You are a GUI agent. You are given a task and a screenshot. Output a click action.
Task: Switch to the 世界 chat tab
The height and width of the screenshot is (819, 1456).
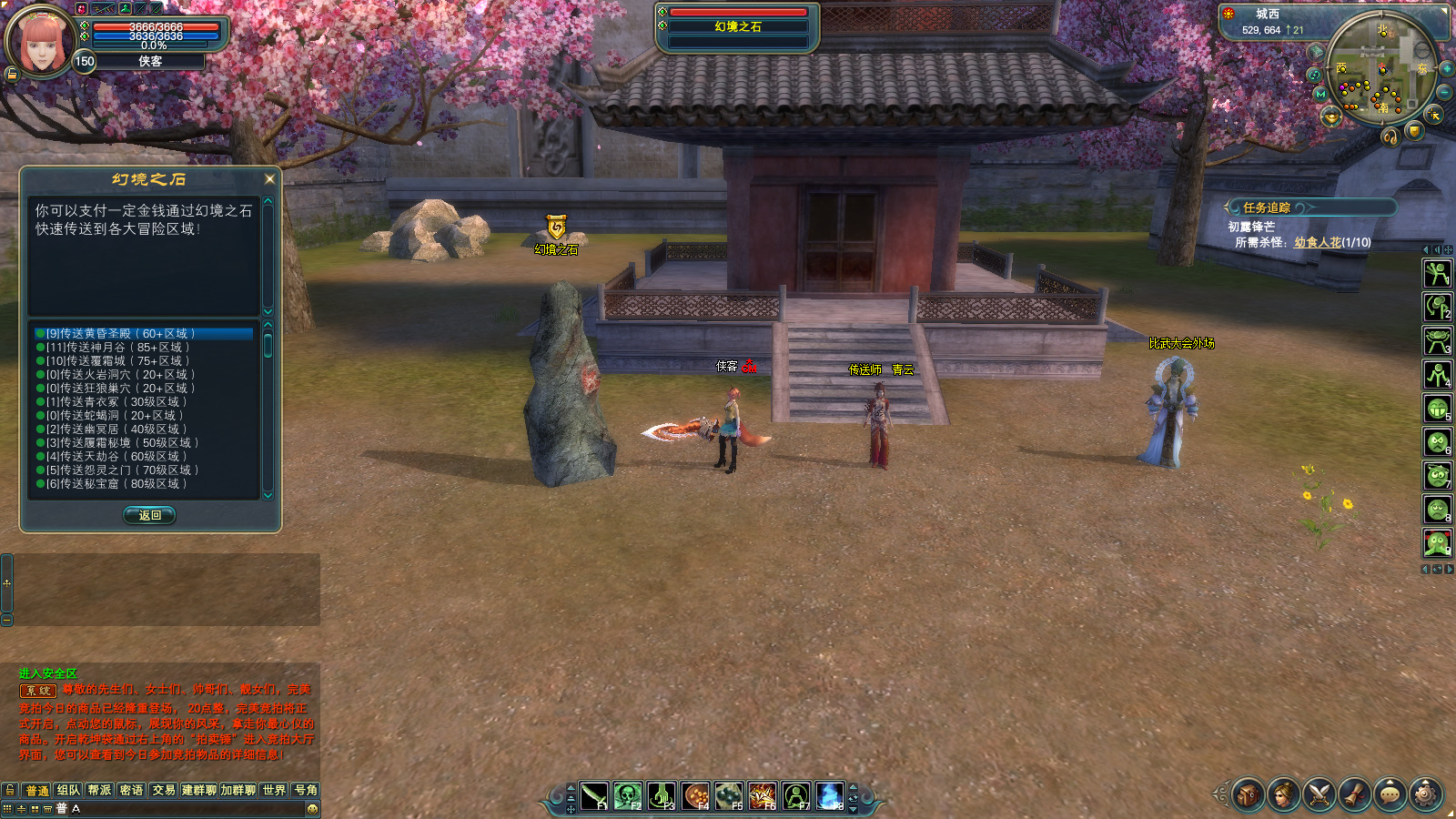274,790
